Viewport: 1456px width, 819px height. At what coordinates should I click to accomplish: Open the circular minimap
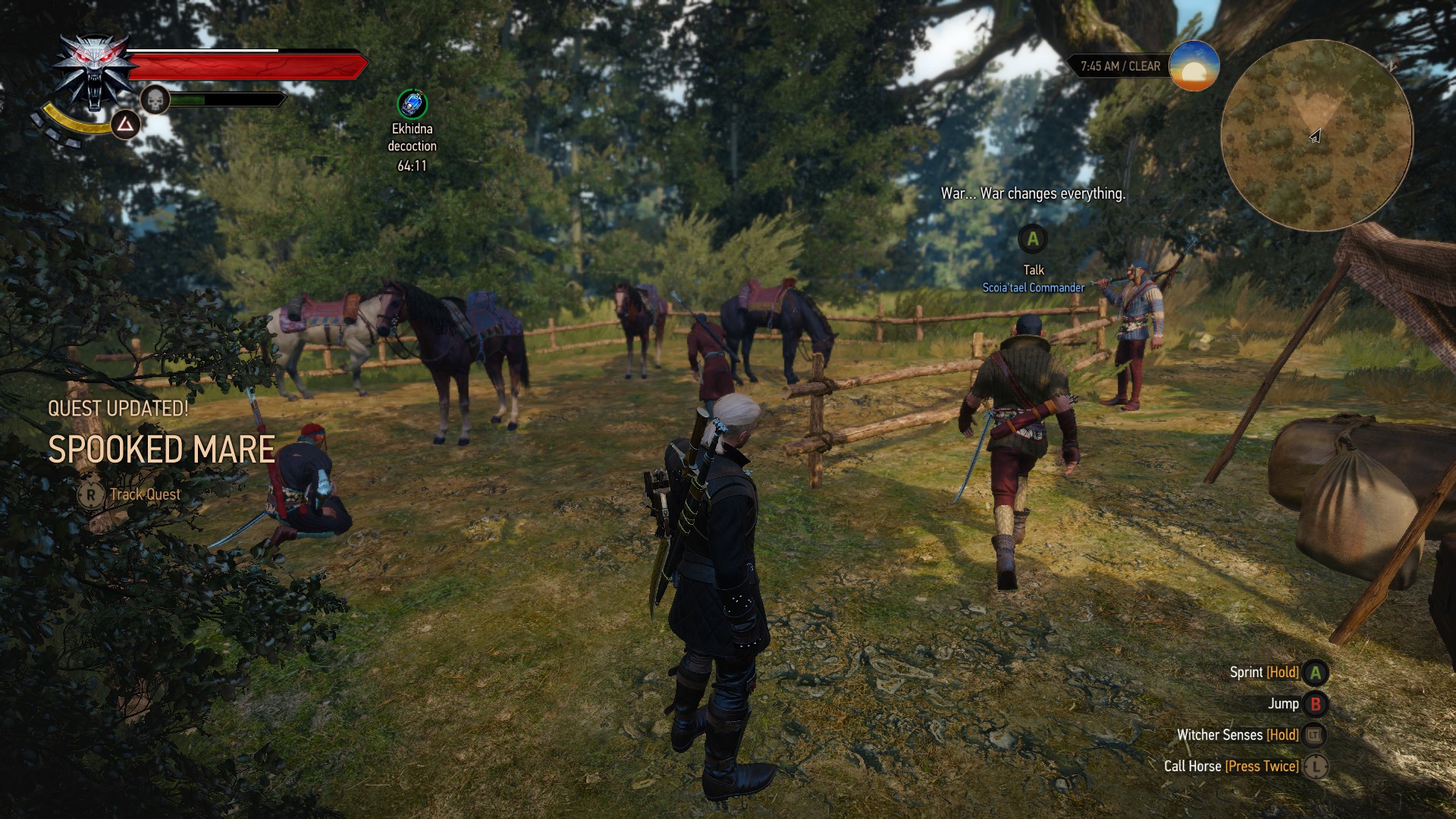tap(1316, 136)
